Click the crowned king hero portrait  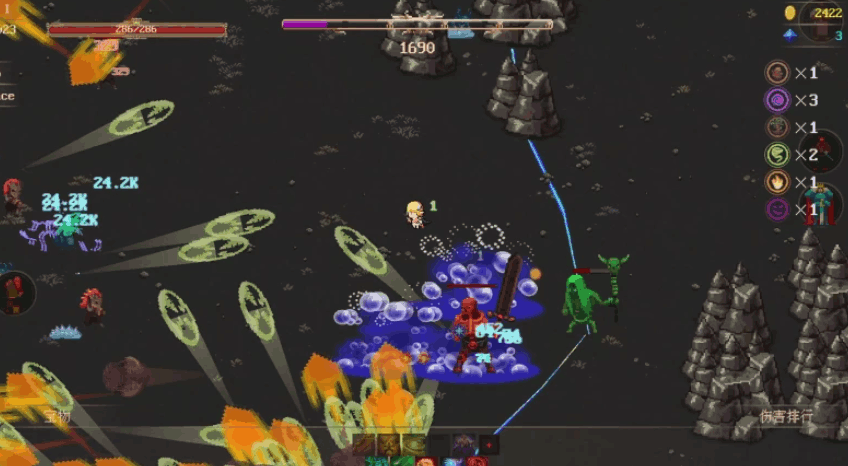pos(821,204)
